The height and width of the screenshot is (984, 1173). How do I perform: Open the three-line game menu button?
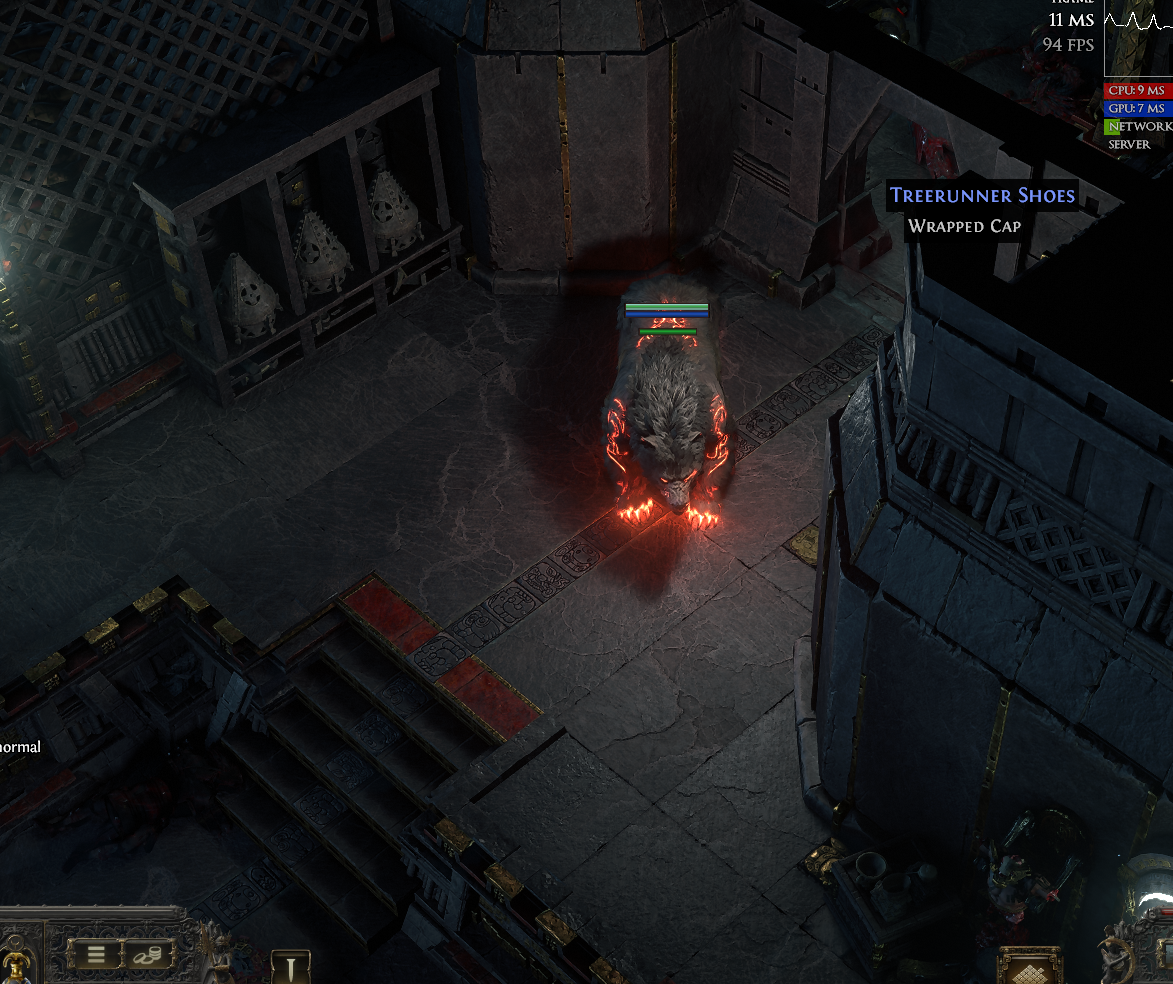click(96, 955)
